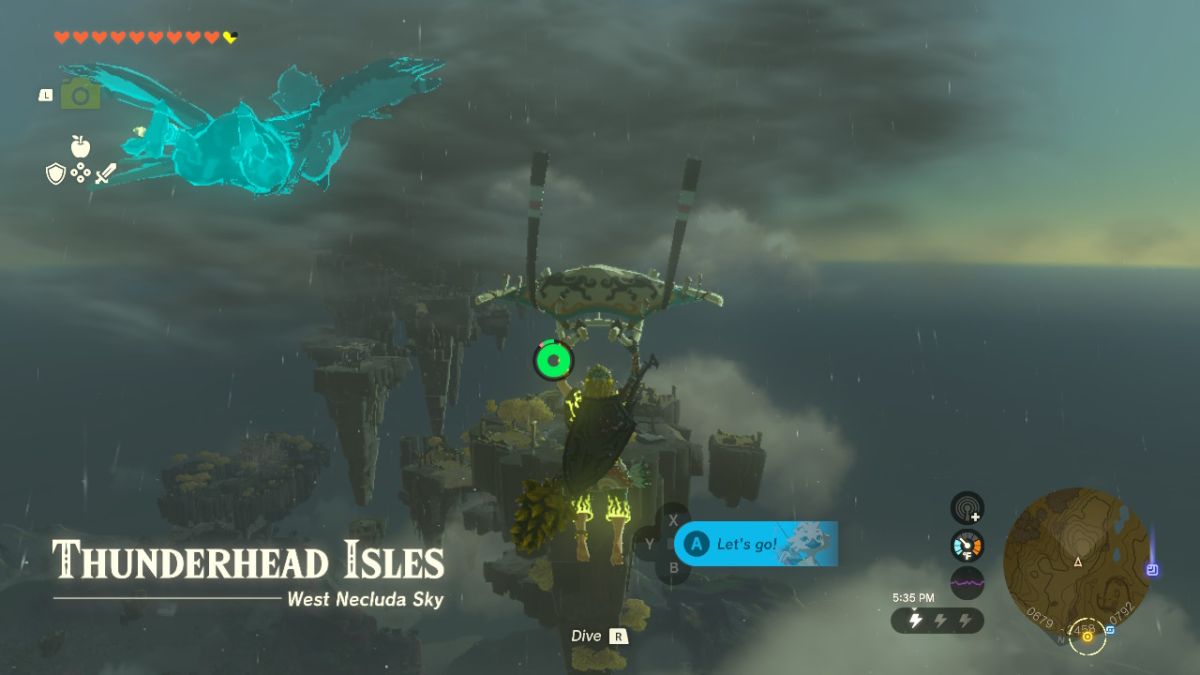Open the shield quick-select icon

point(56,174)
